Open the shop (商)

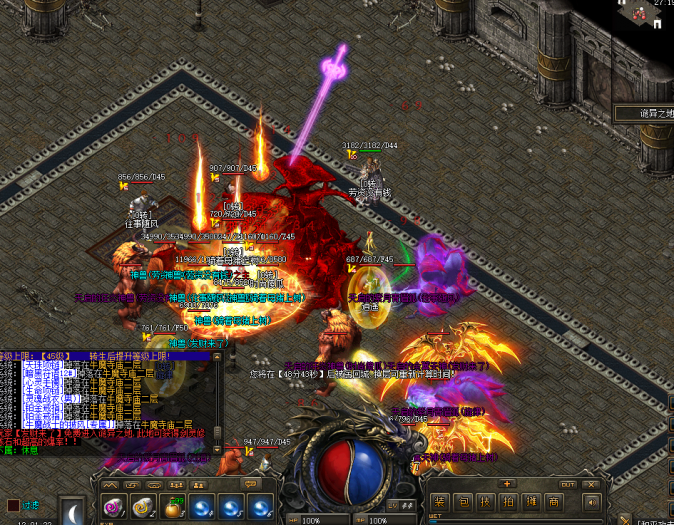point(553,502)
